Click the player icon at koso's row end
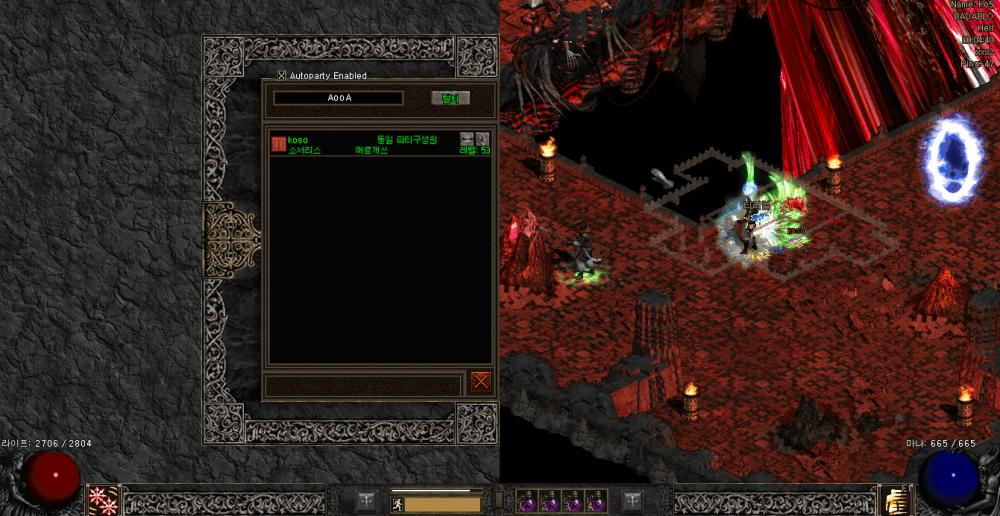The image size is (1000, 516). 482,138
